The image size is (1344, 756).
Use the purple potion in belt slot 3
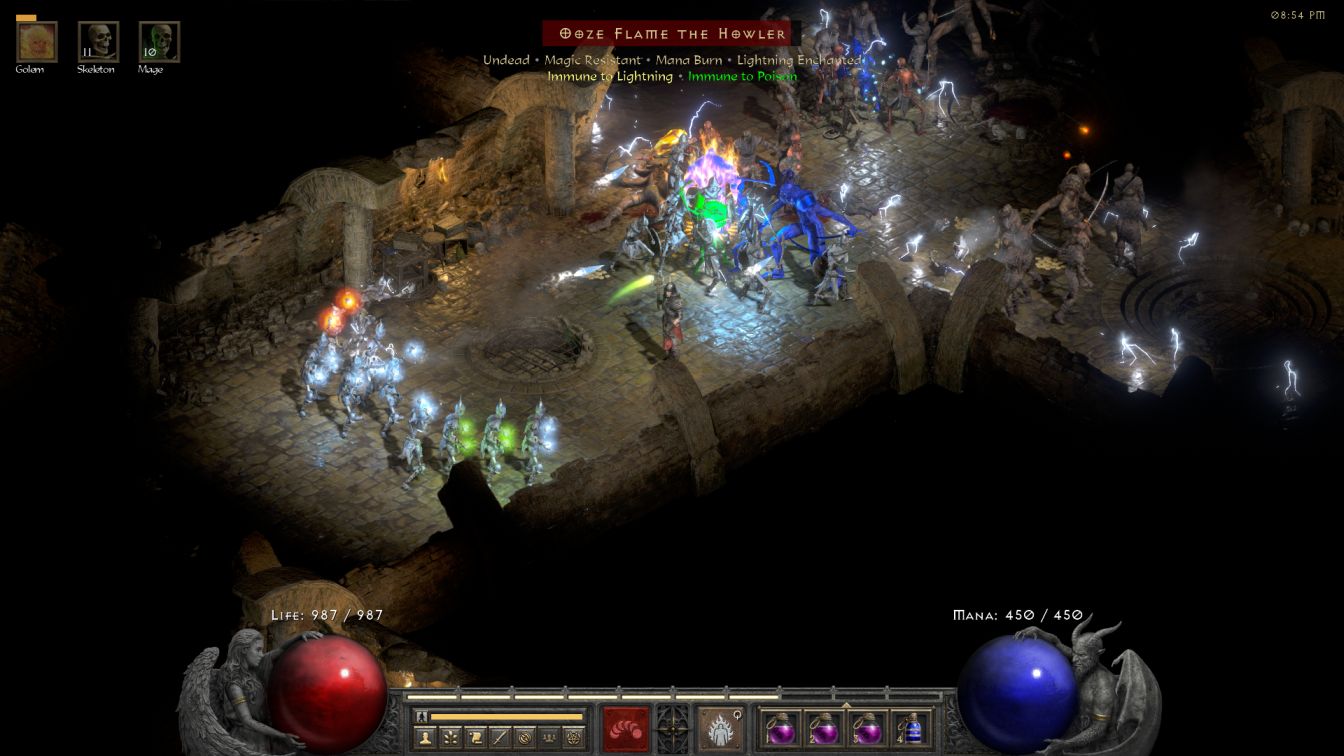867,729
